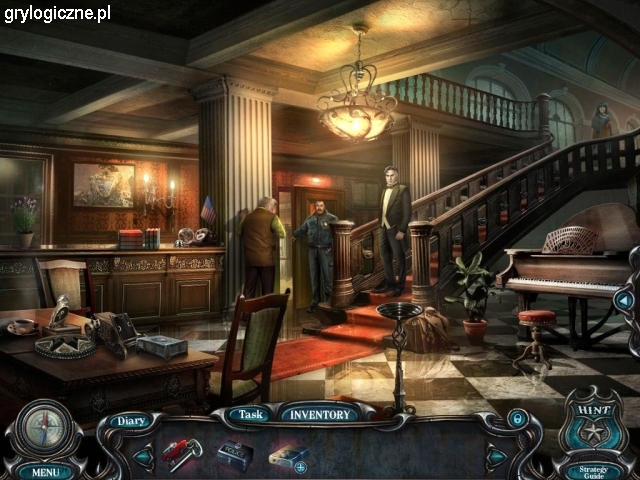Open the Diary
640x480 pixels.
(129, 421)
